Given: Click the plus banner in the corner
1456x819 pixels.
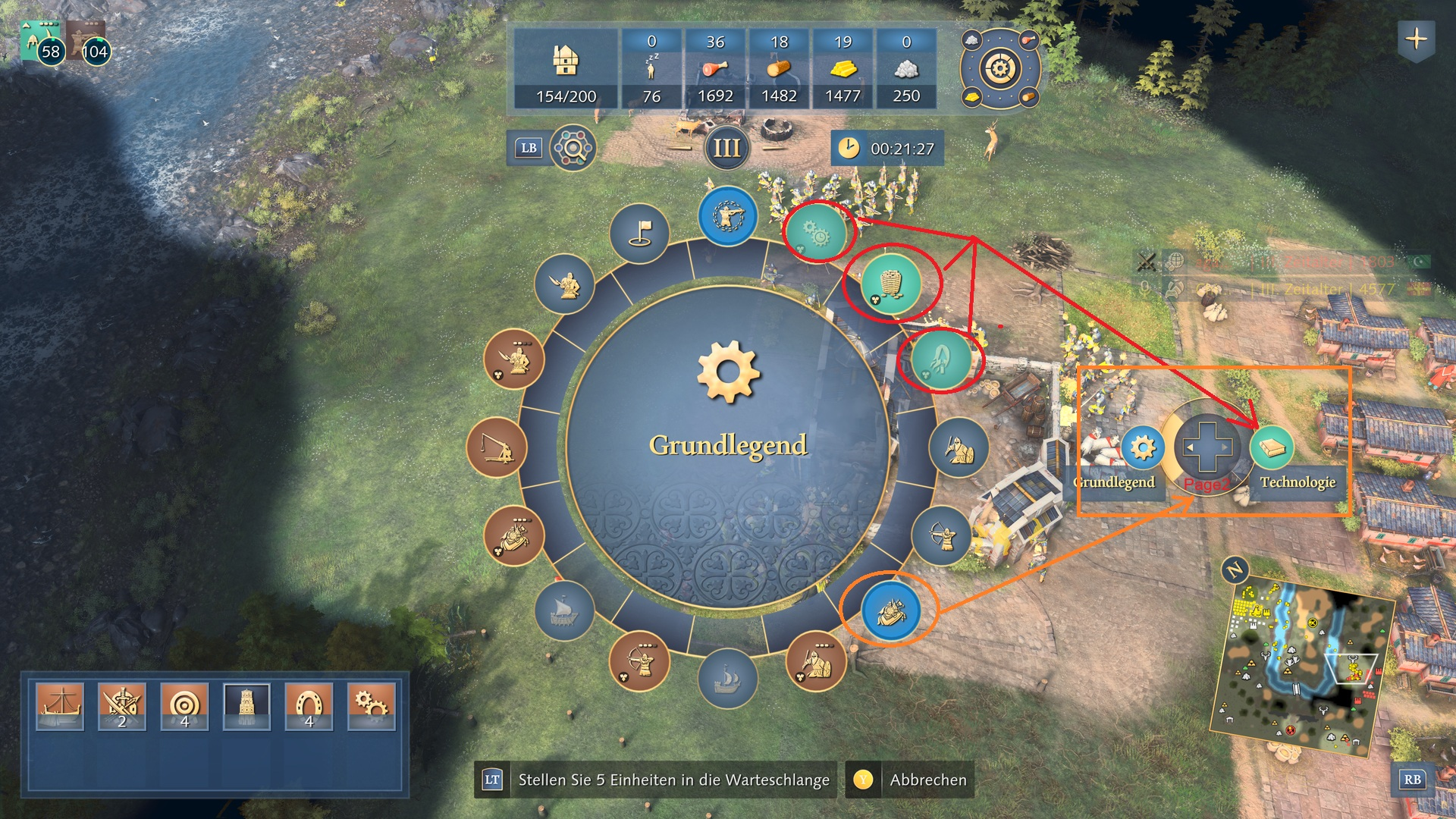Looking at the screenshot, I should coord(1416,39).
